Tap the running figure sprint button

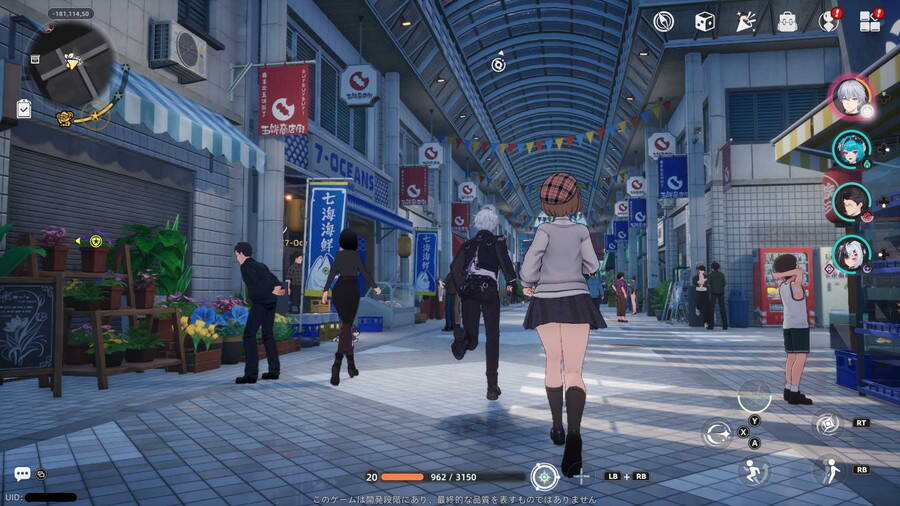click(754, 471)
